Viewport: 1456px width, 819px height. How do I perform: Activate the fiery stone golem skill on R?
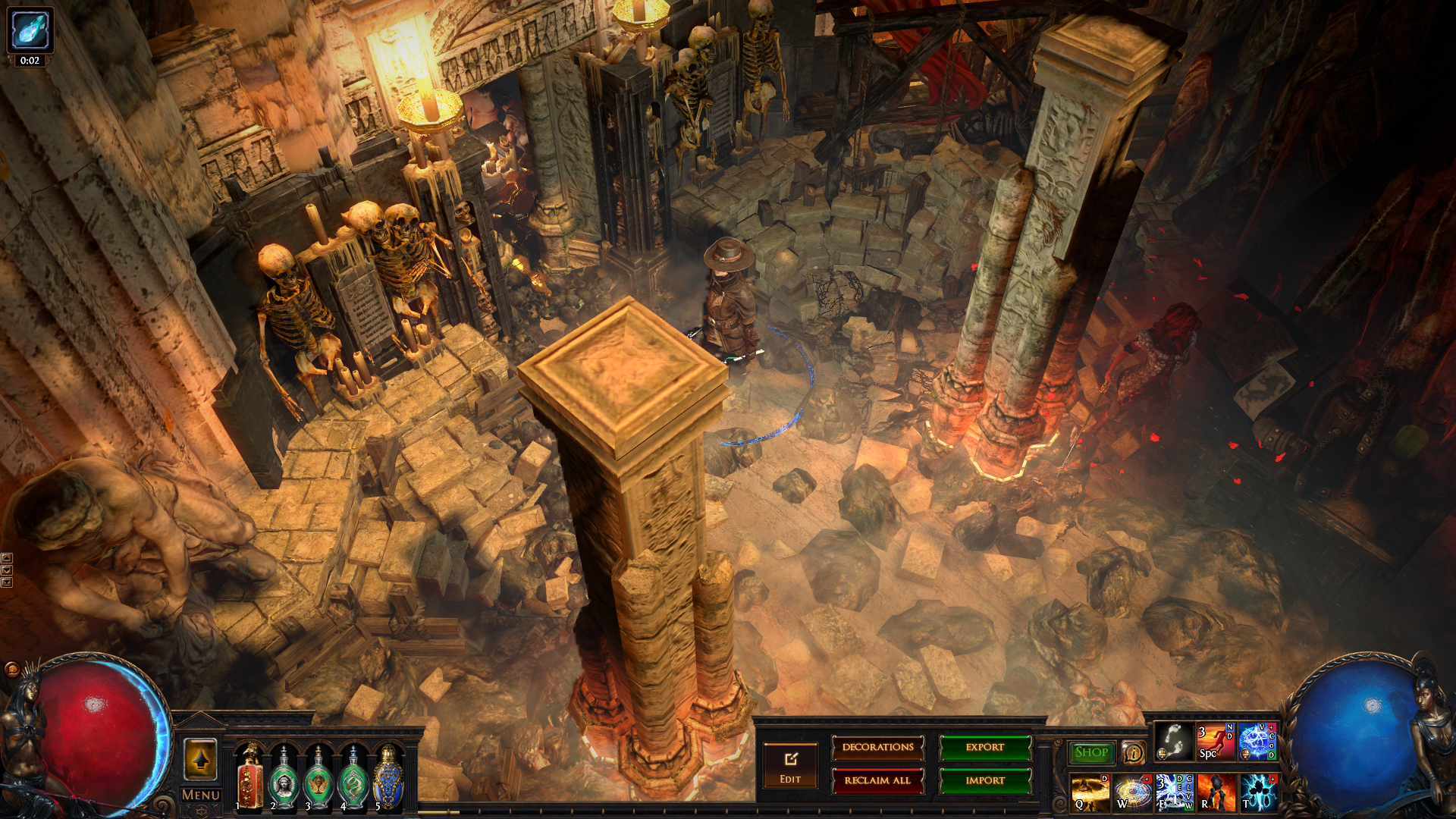(1216, 792)
